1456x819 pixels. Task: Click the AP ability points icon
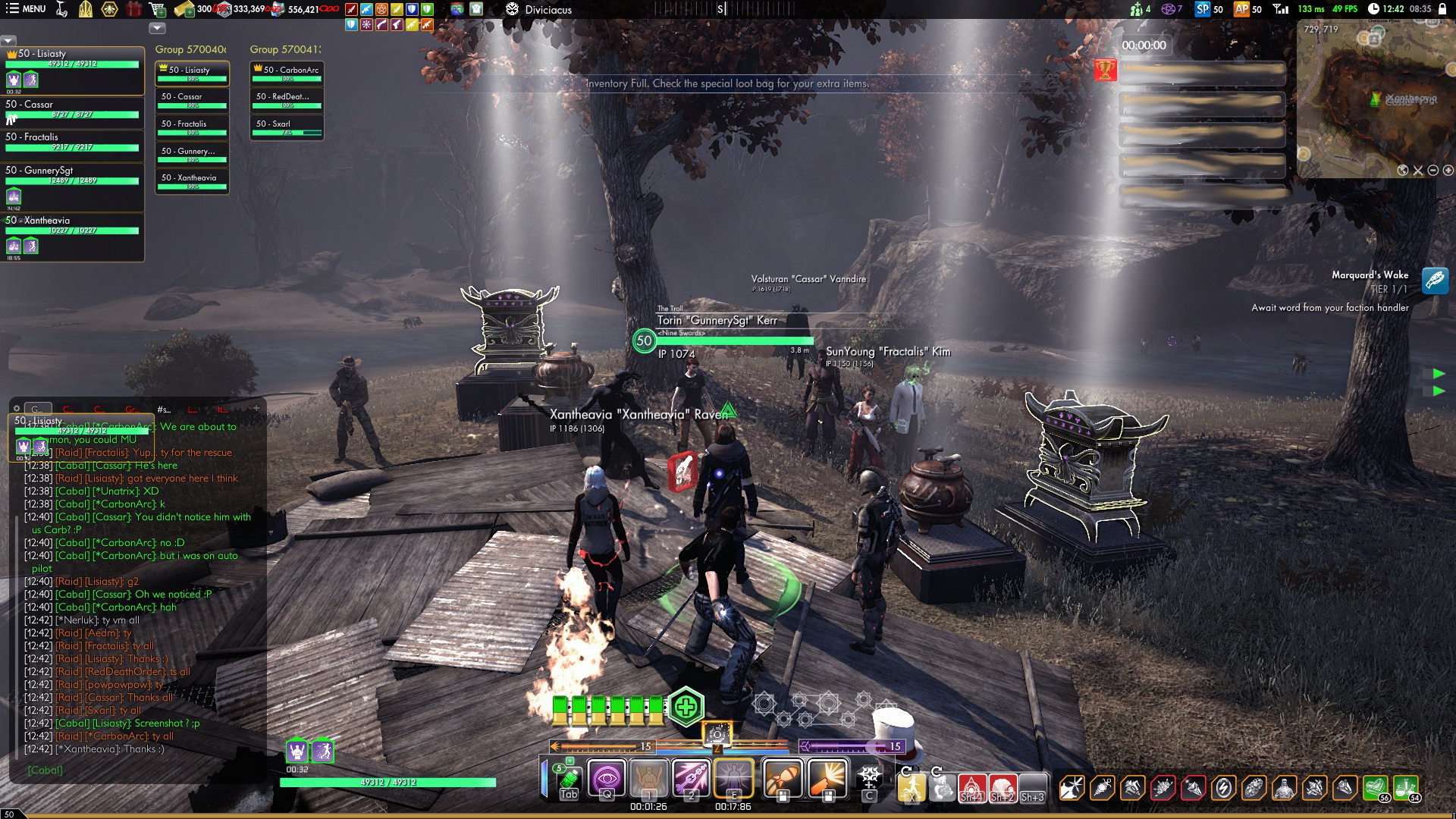click(1241, 9)
